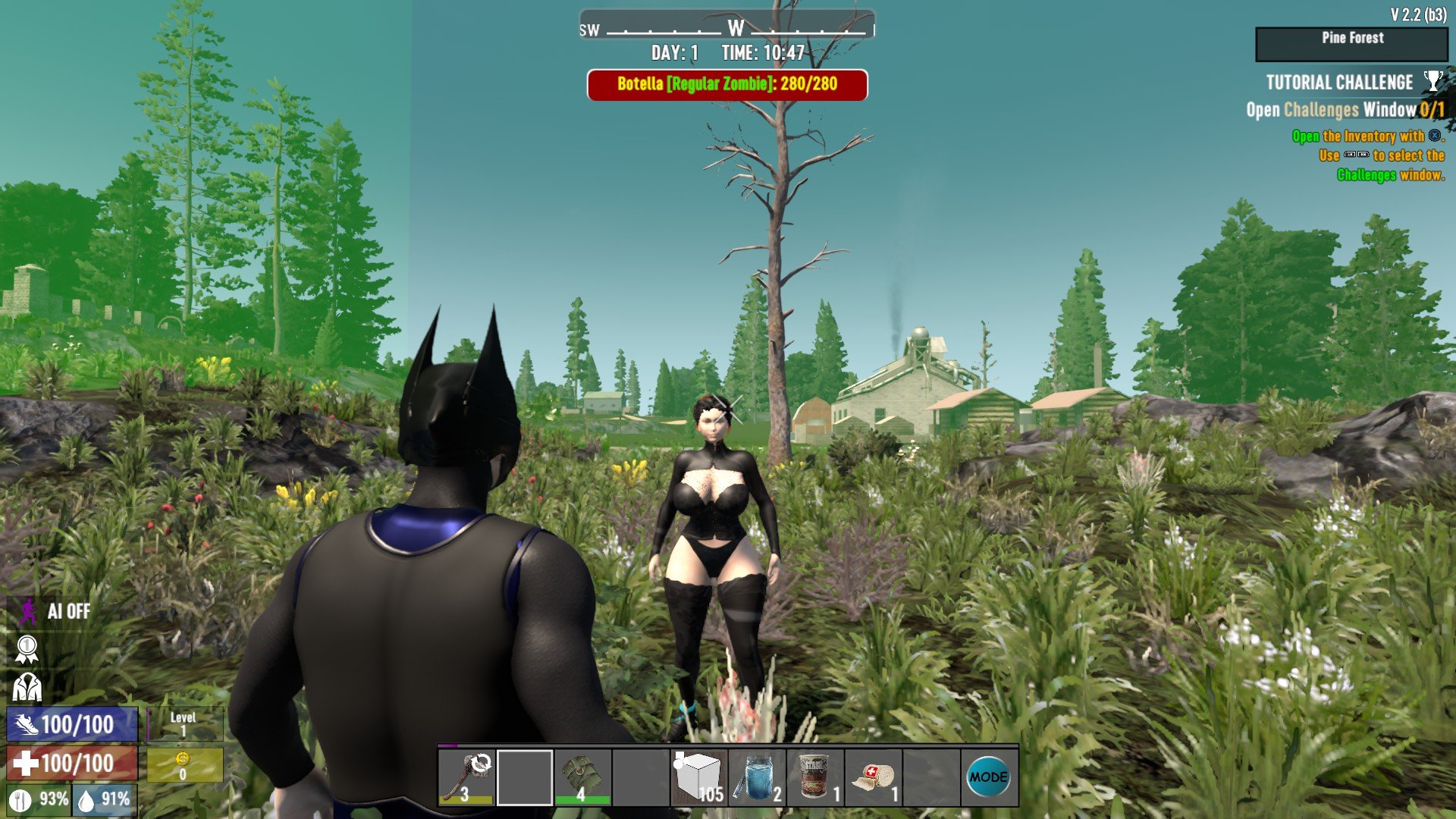The height and width of the screenshot is (819, 1456).
Task: Choose the blue water jar slot
Action: [x=757, y=777]
